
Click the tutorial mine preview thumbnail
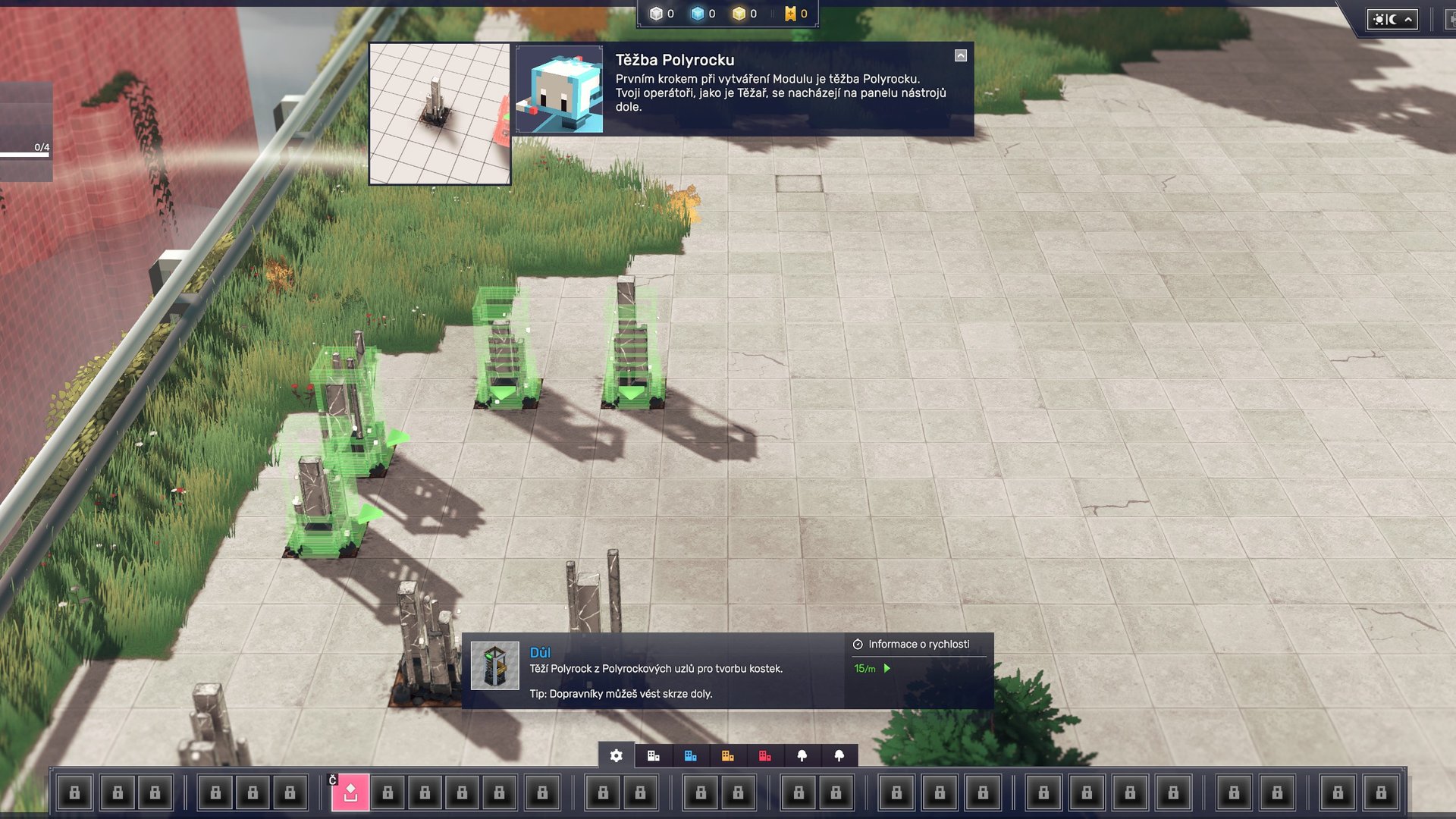[440, 114]
